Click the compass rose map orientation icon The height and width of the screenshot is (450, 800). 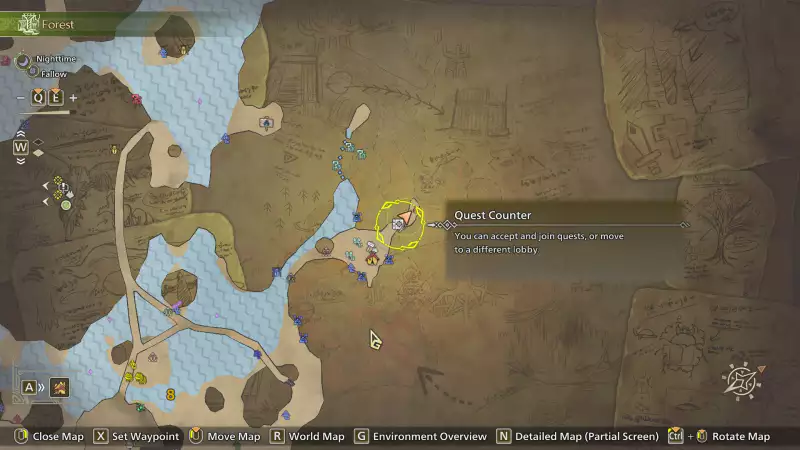[741, 380]
